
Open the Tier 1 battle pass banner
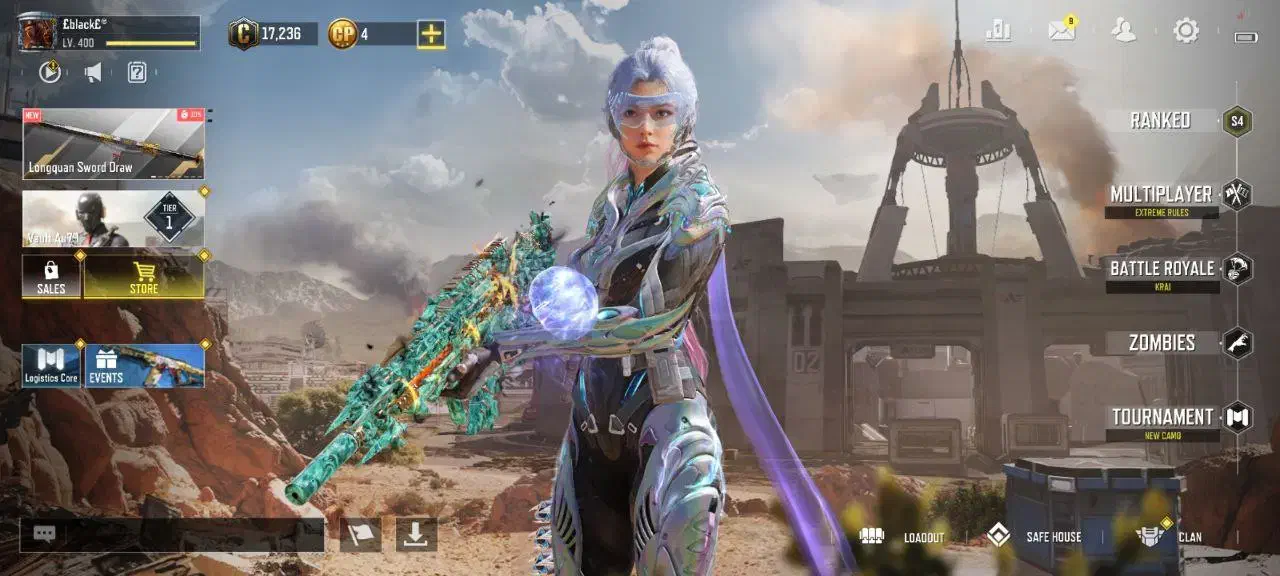(x=113, y=219)
